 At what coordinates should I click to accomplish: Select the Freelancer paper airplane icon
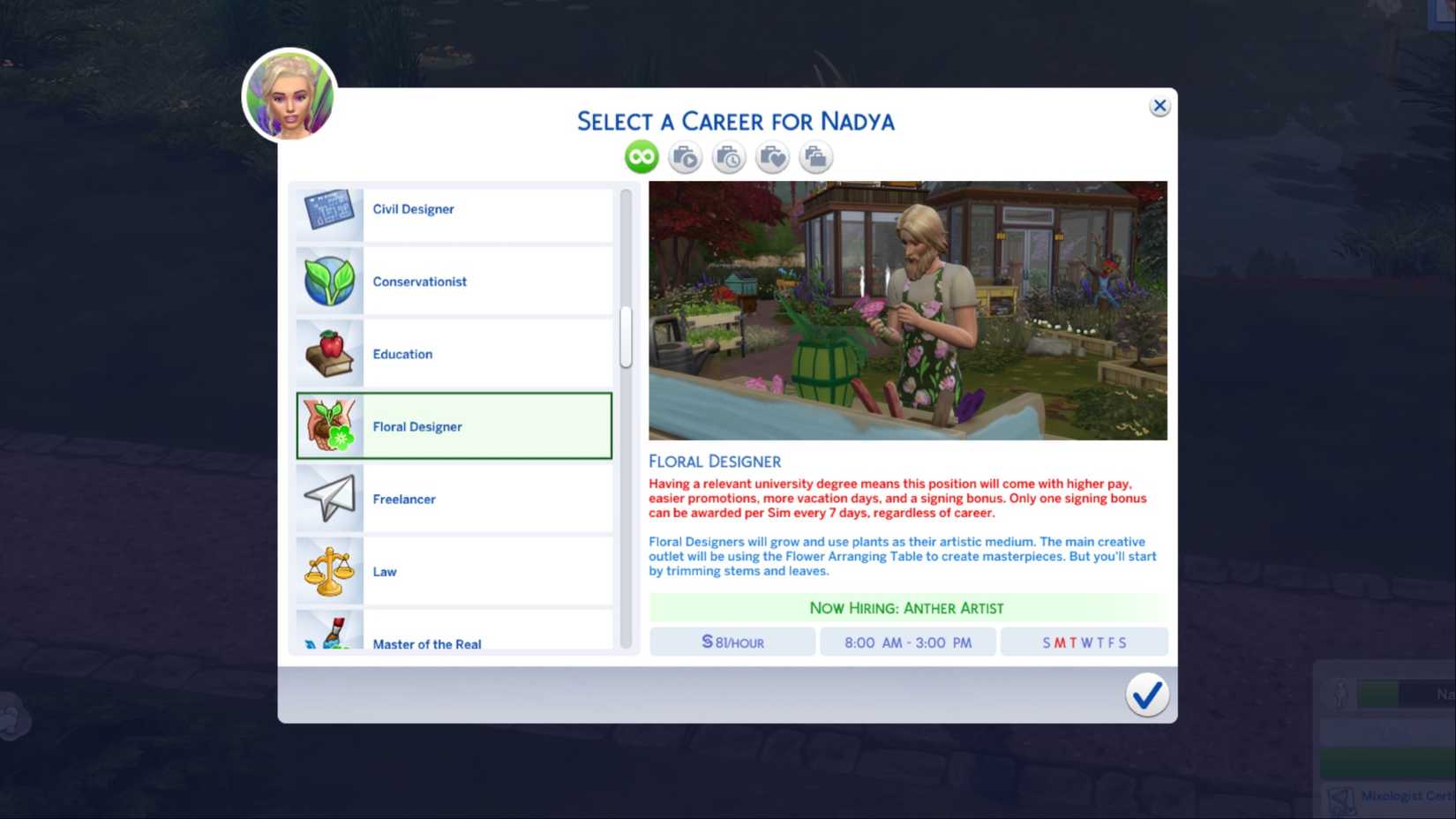click(x=327, y=498)
